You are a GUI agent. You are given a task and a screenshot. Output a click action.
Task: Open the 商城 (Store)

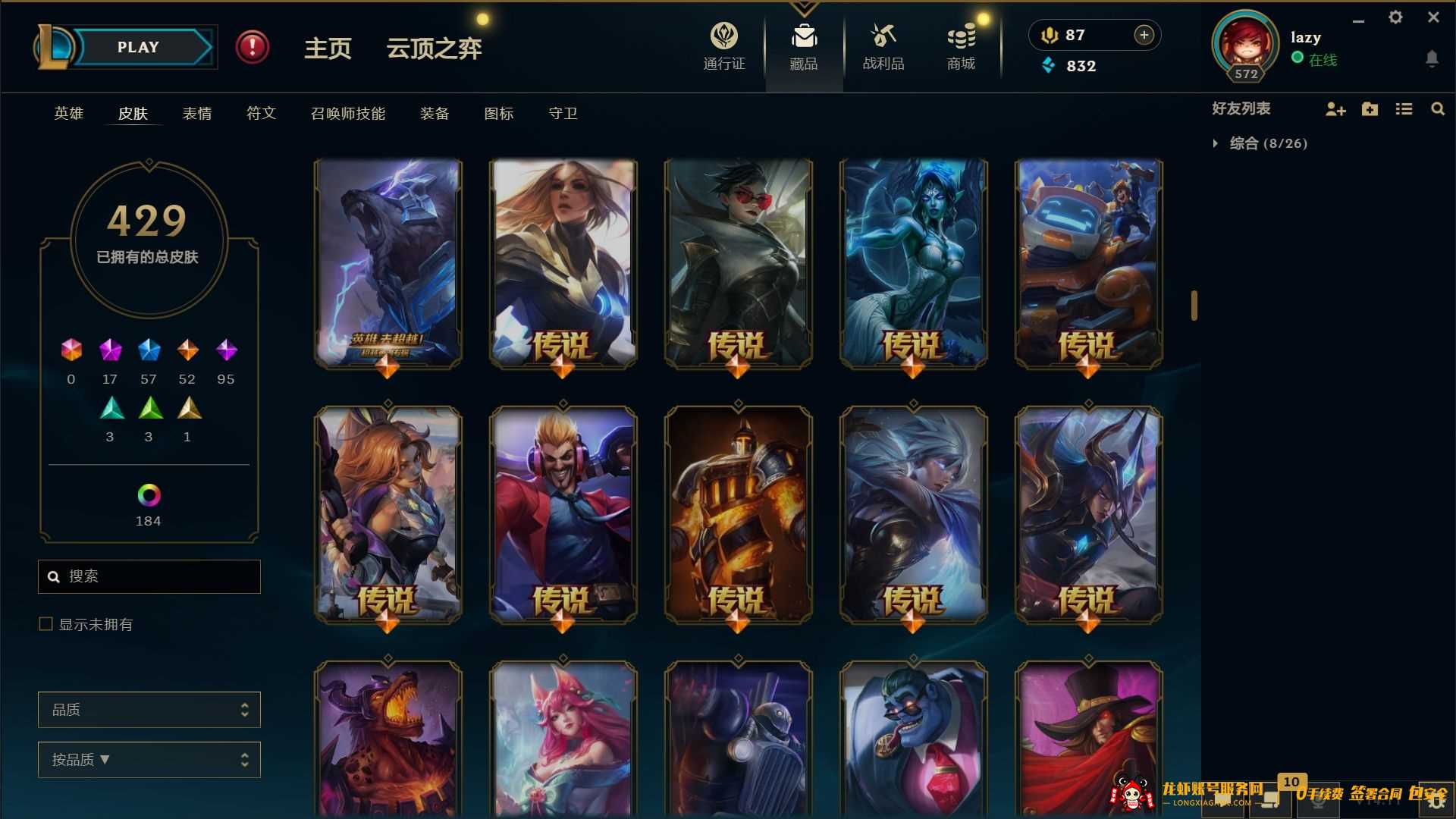[960, 45]
